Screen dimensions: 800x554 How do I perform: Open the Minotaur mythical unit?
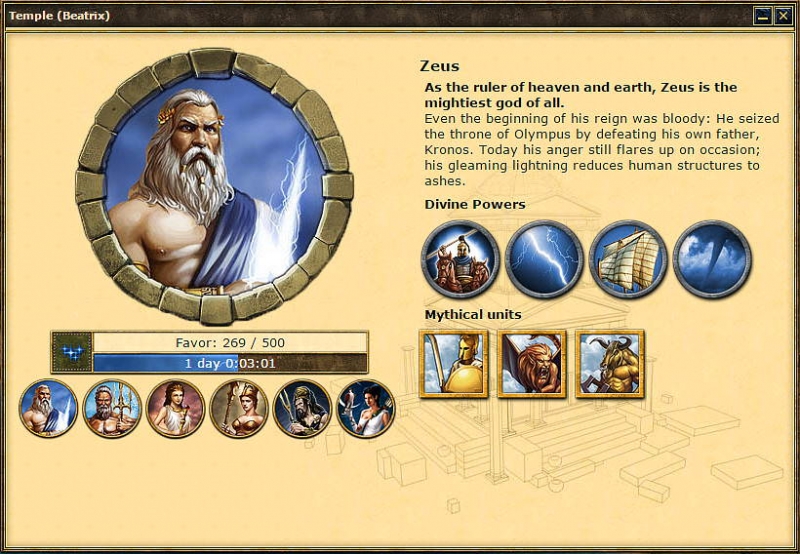[609, 364]
